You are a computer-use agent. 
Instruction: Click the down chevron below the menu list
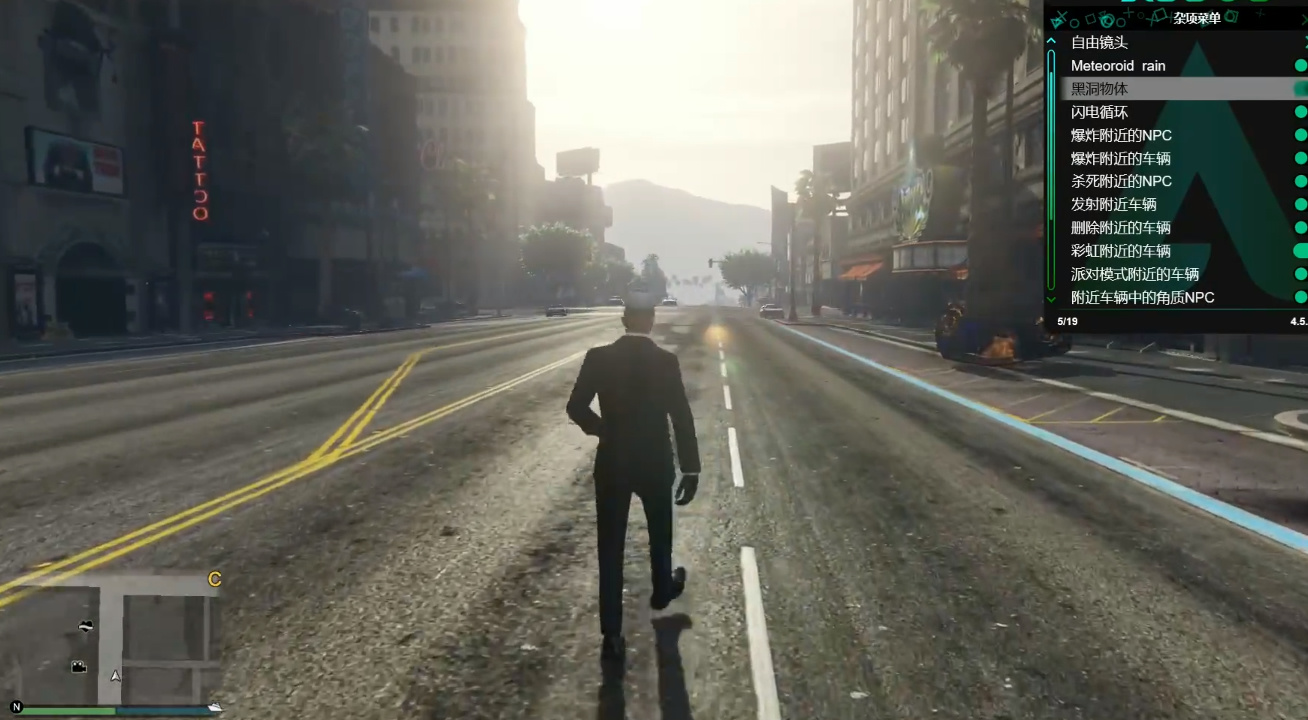point(1053,297)
